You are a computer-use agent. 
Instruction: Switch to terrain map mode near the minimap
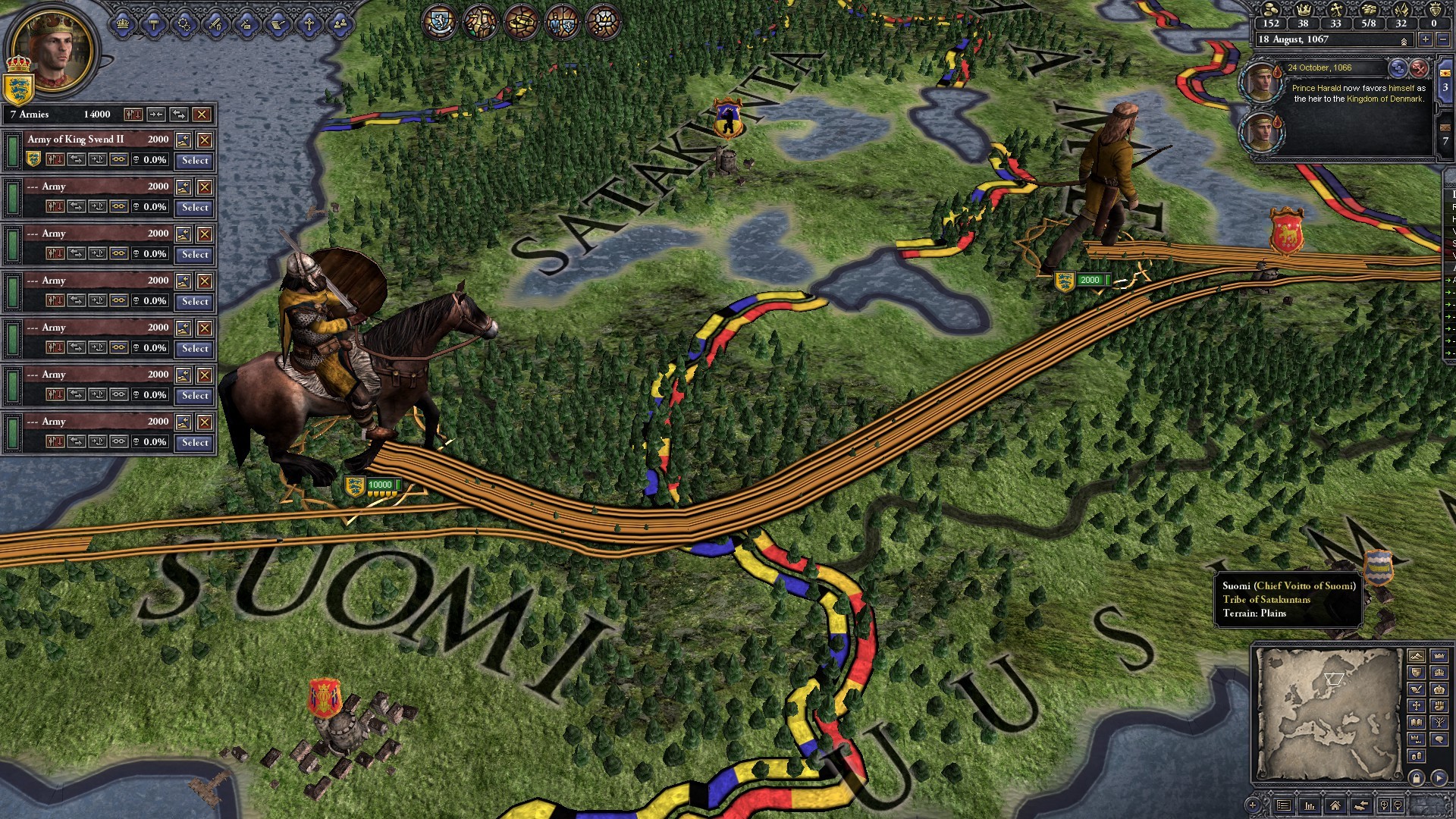pos(1417,655)
